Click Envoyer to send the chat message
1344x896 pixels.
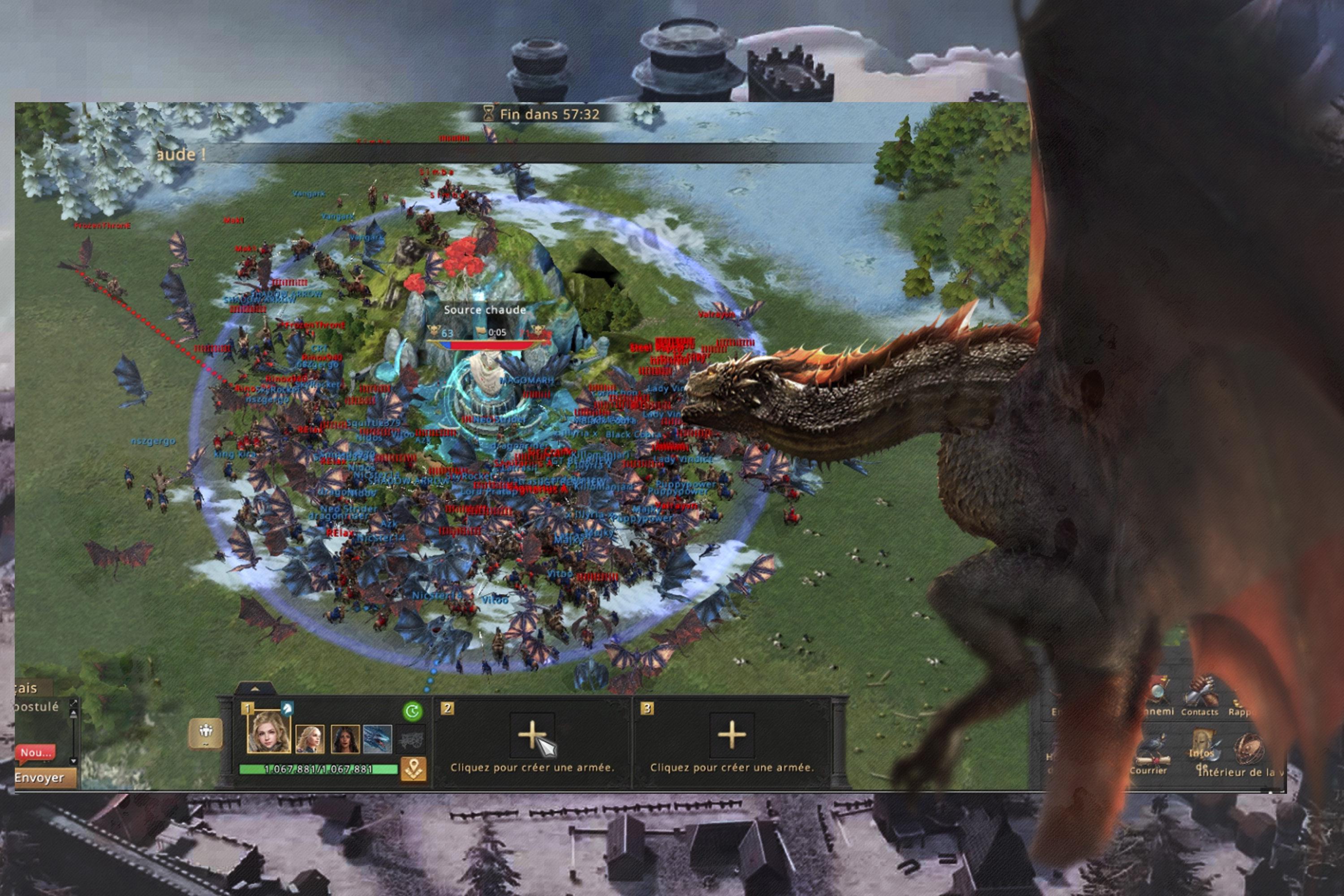click(x=40, y=778)
